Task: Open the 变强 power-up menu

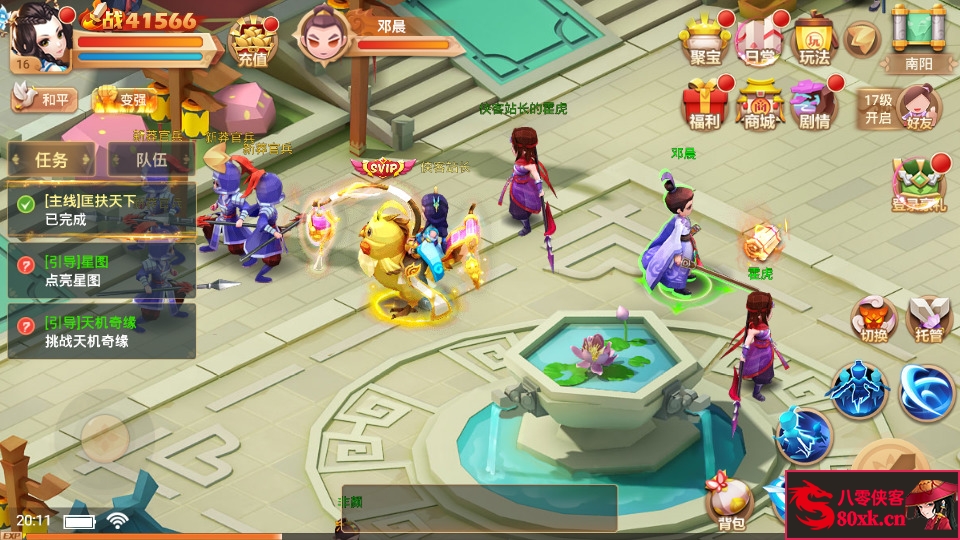Action: (x=122, y=99)
